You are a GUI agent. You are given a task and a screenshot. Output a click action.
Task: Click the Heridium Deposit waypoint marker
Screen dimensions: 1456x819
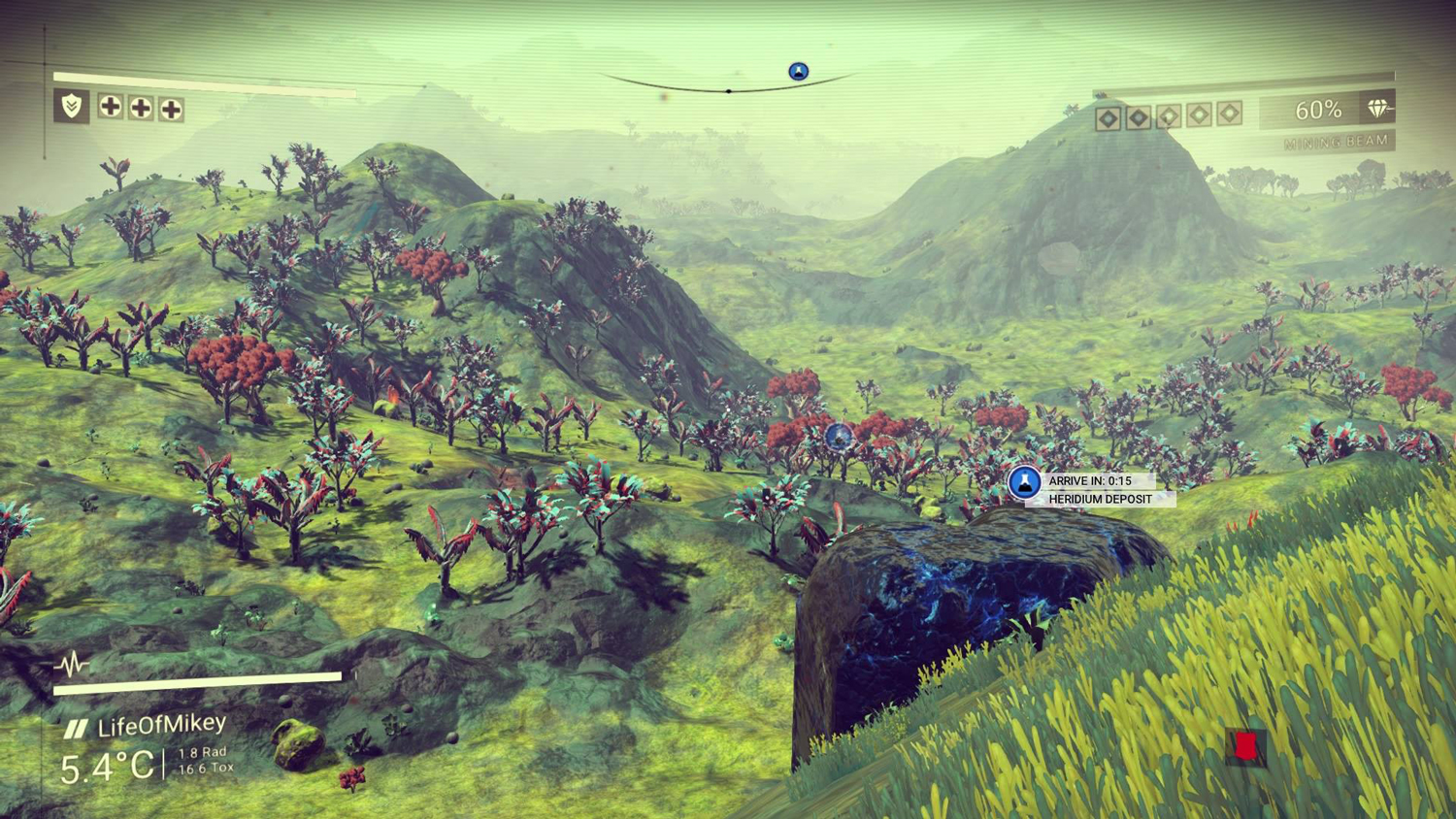pos(1024,482)
